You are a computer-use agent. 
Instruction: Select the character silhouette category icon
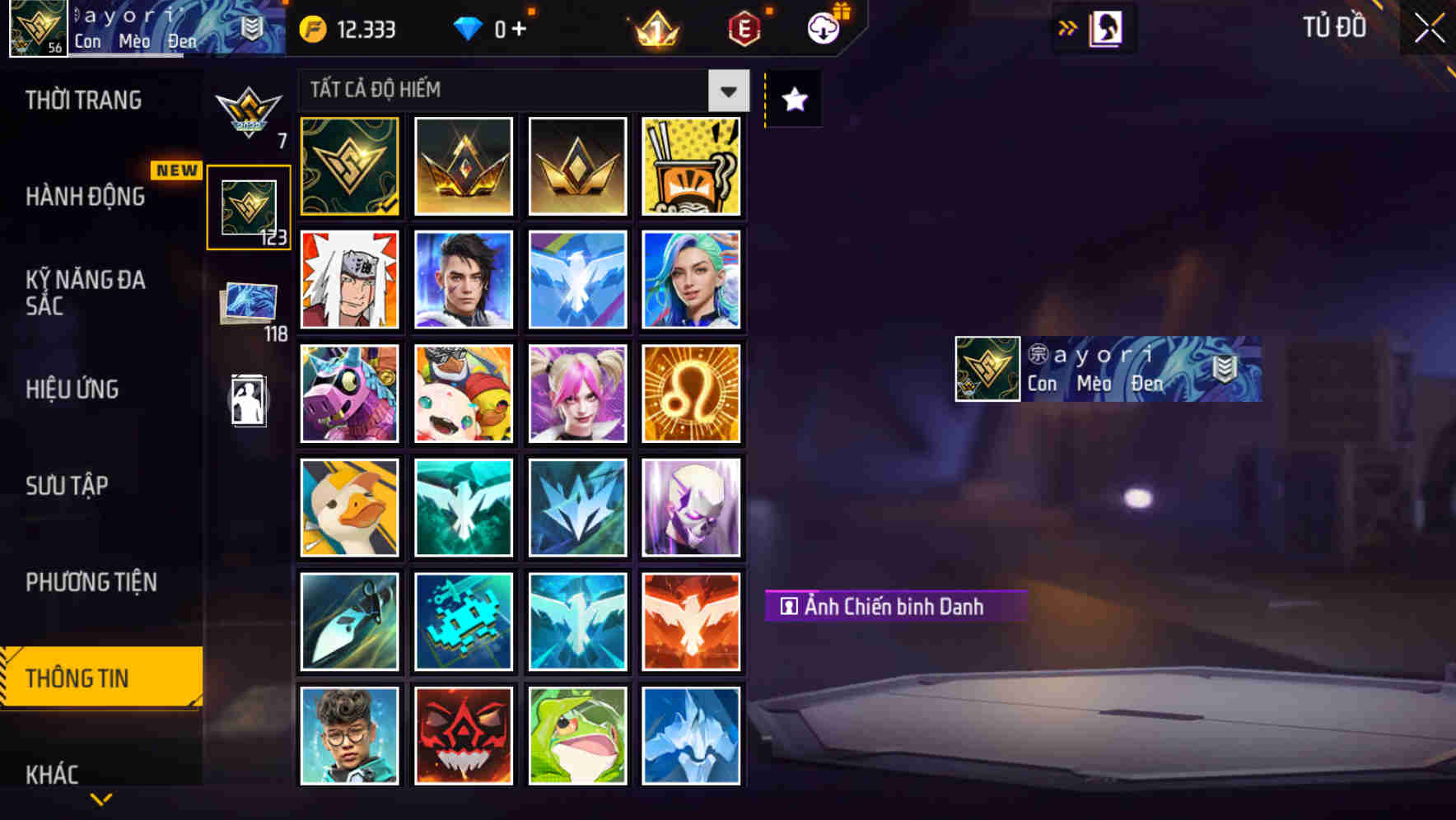coord(248,401)
